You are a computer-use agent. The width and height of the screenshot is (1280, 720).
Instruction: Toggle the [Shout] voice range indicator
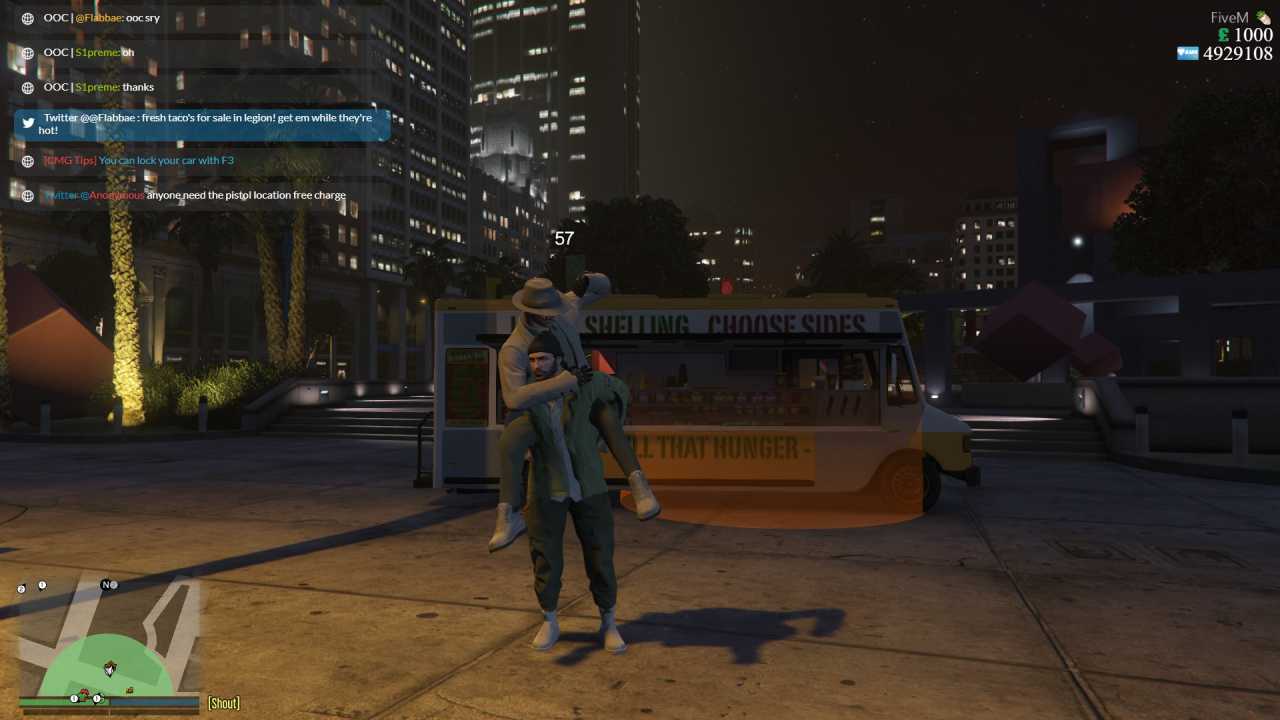[223, 703]
